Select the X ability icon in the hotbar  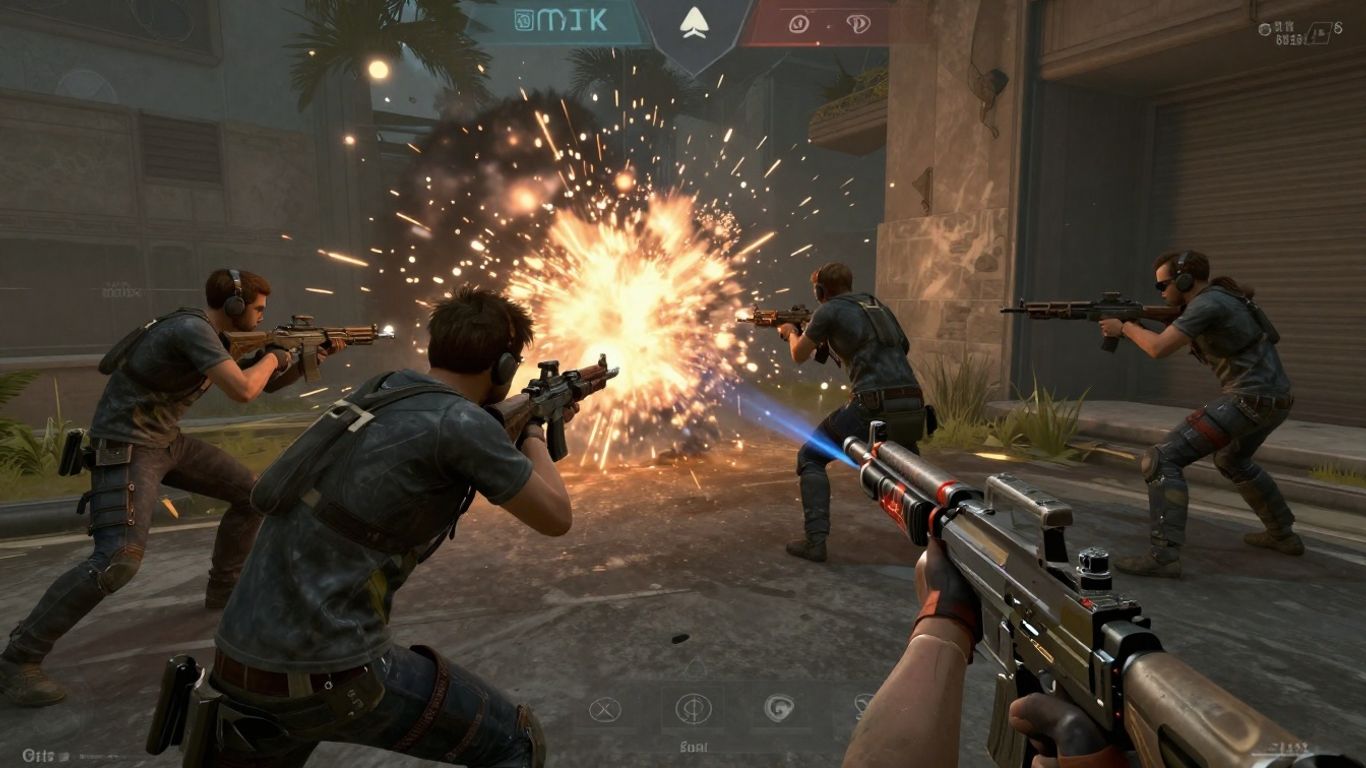point(604,708)
